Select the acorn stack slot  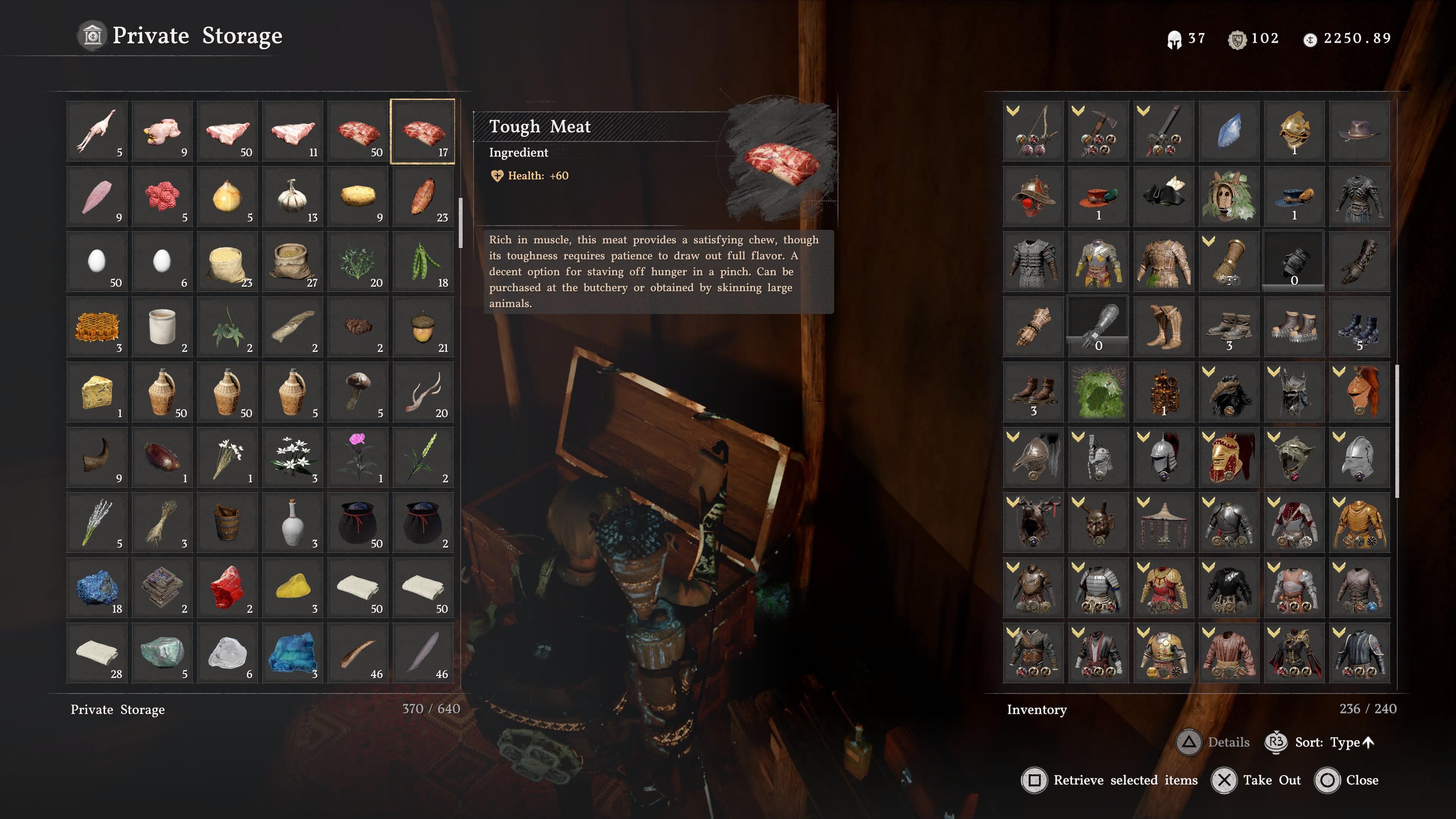(423, 327)
